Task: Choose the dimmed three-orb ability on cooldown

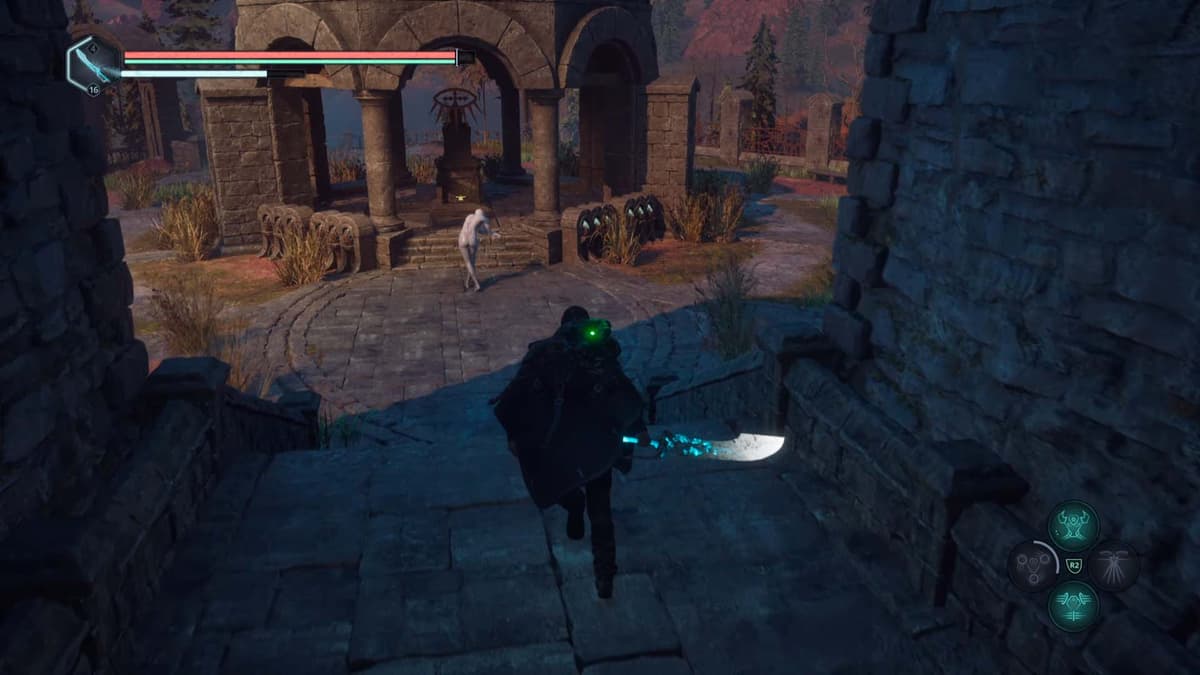Action: (1033, 566)
